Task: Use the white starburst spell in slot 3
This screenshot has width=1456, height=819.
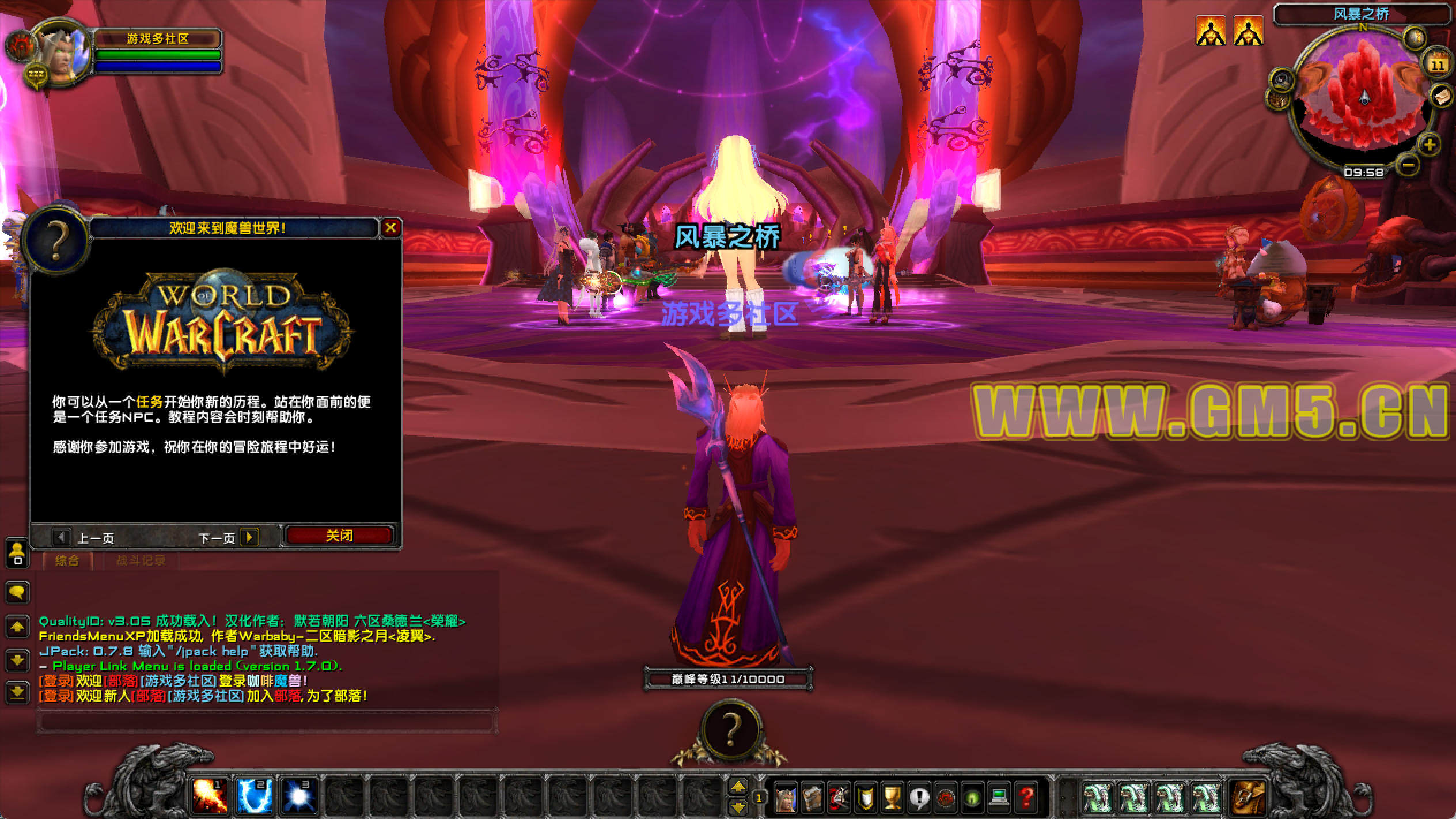Action: pyautogui.click(x=299, y=797)
